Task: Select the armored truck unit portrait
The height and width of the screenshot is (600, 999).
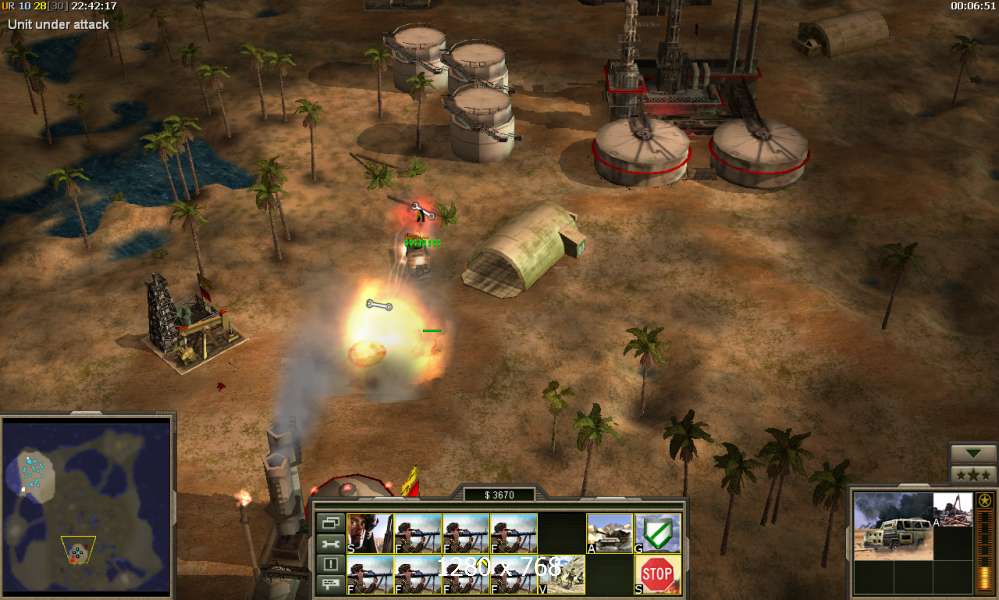Action: [x=893, y=525]
